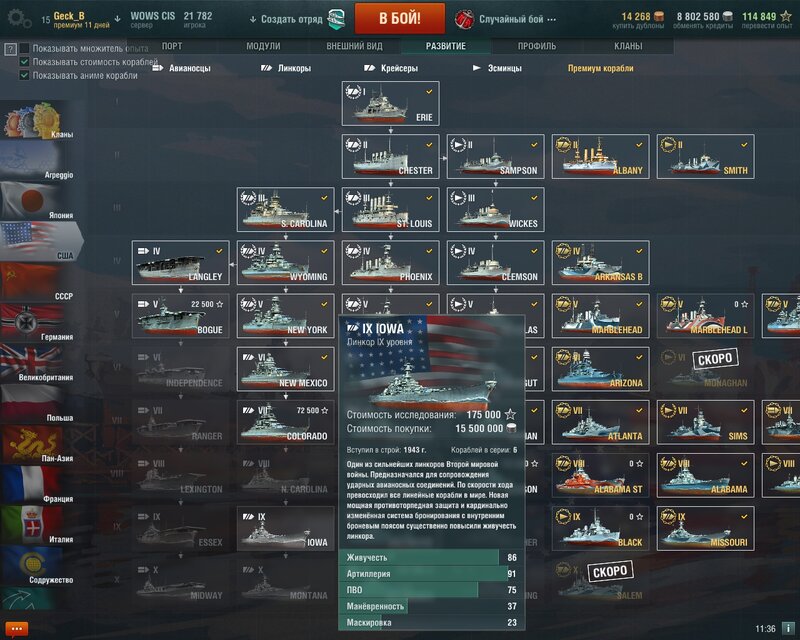Switch to the МОДУЛИ tab
The width and height of the screenshot is (800, 640).
(263, 46)
